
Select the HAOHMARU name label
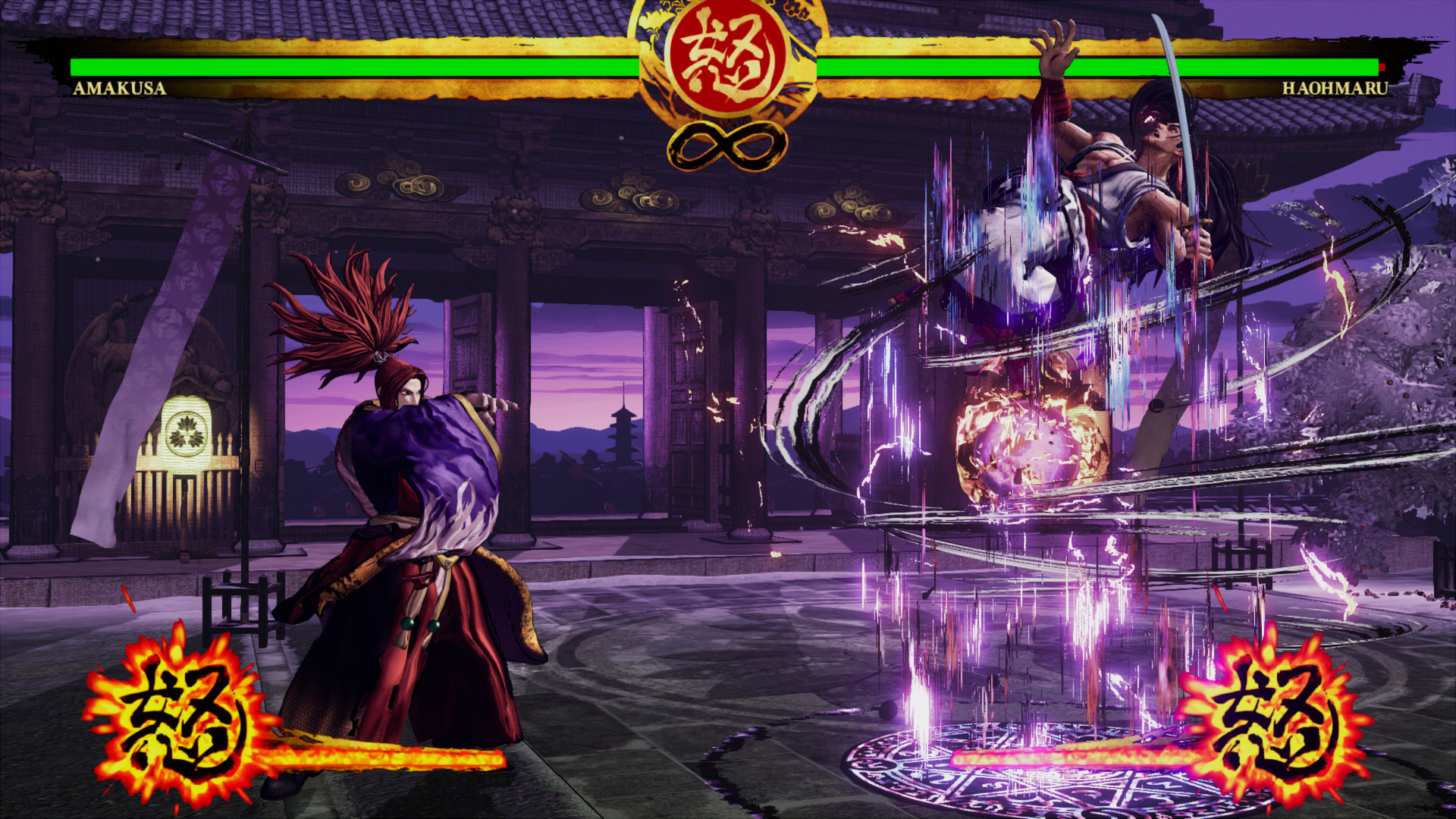[1336, 89]
